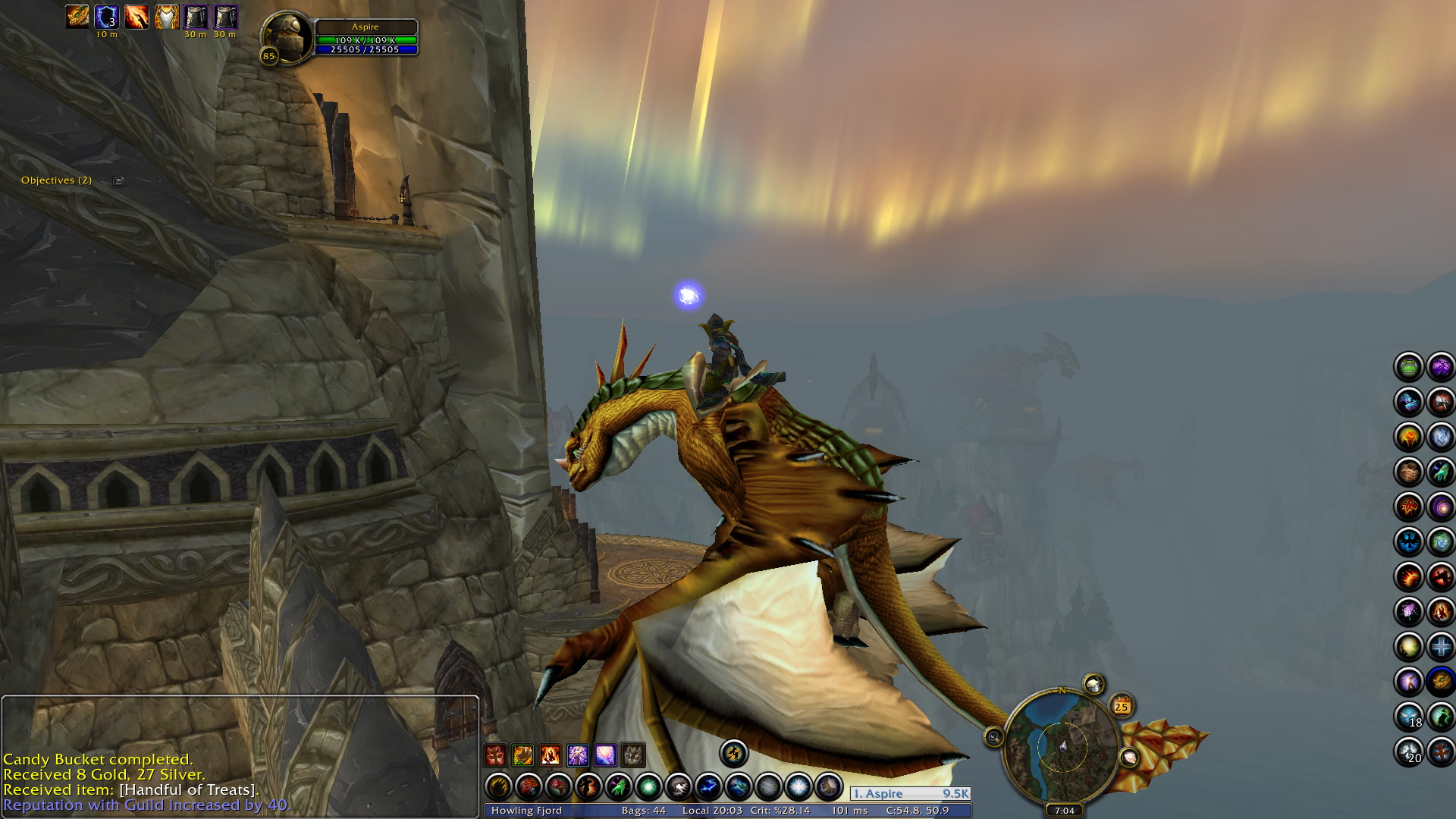The width and height of the screenshot is (1456, 819).
Task: Click the minimap magnifying glass tracking button
Action: [993, 736]
